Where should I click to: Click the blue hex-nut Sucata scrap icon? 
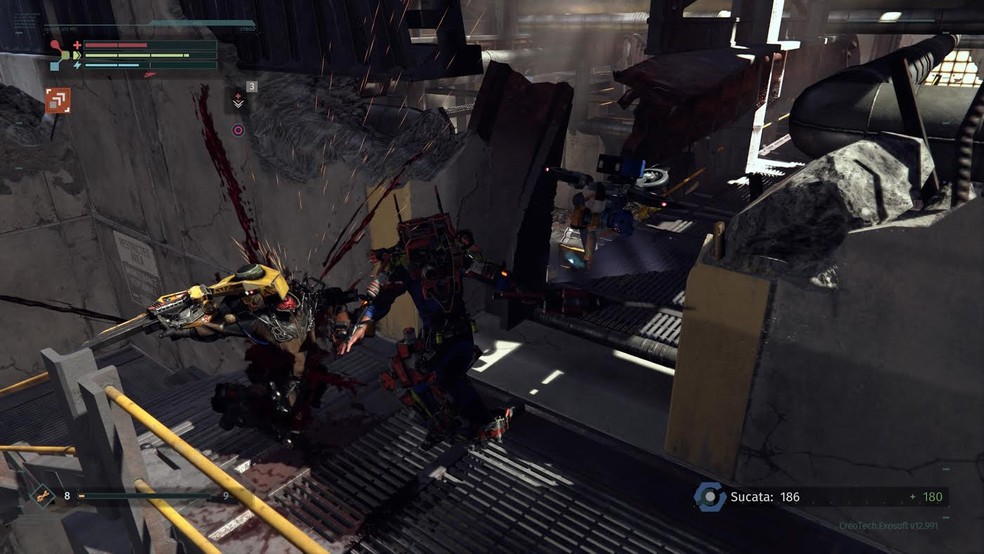[x=711, y=497]
